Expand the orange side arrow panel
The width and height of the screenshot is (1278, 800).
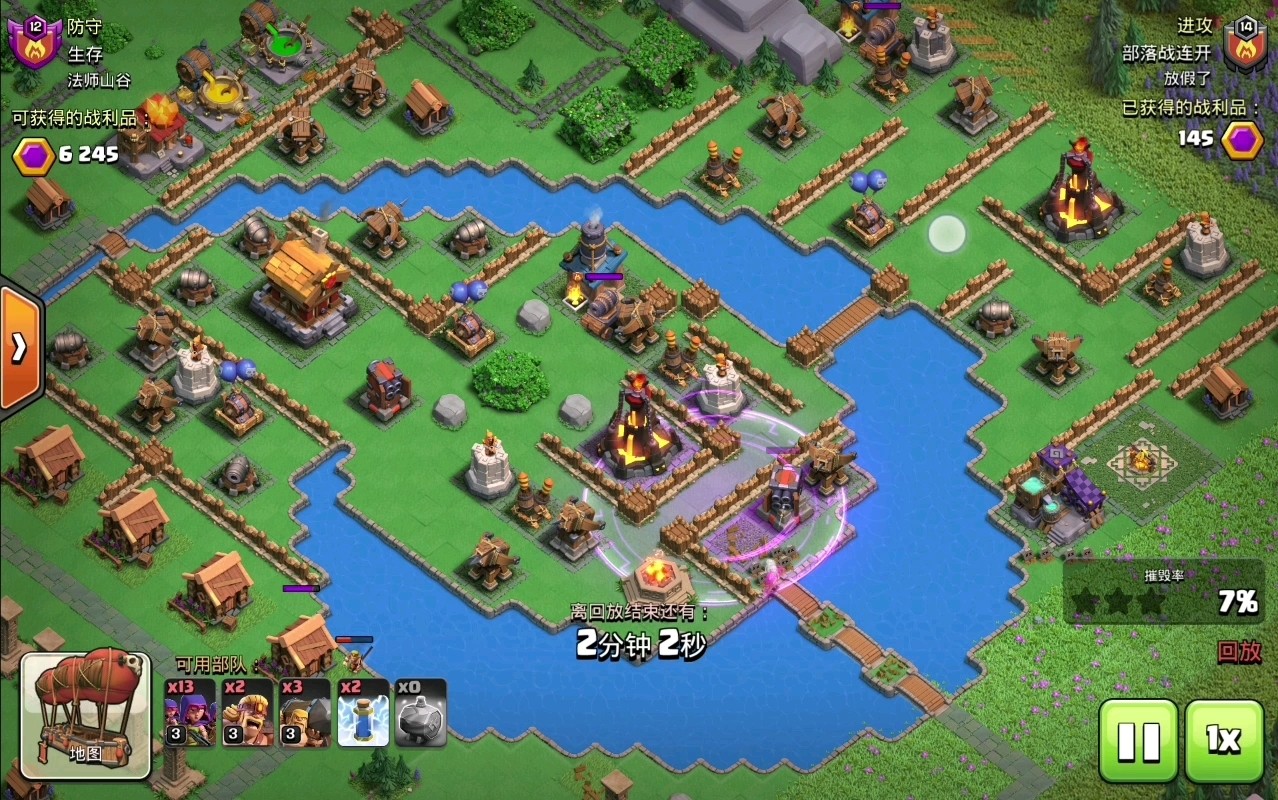coord(20,347)
